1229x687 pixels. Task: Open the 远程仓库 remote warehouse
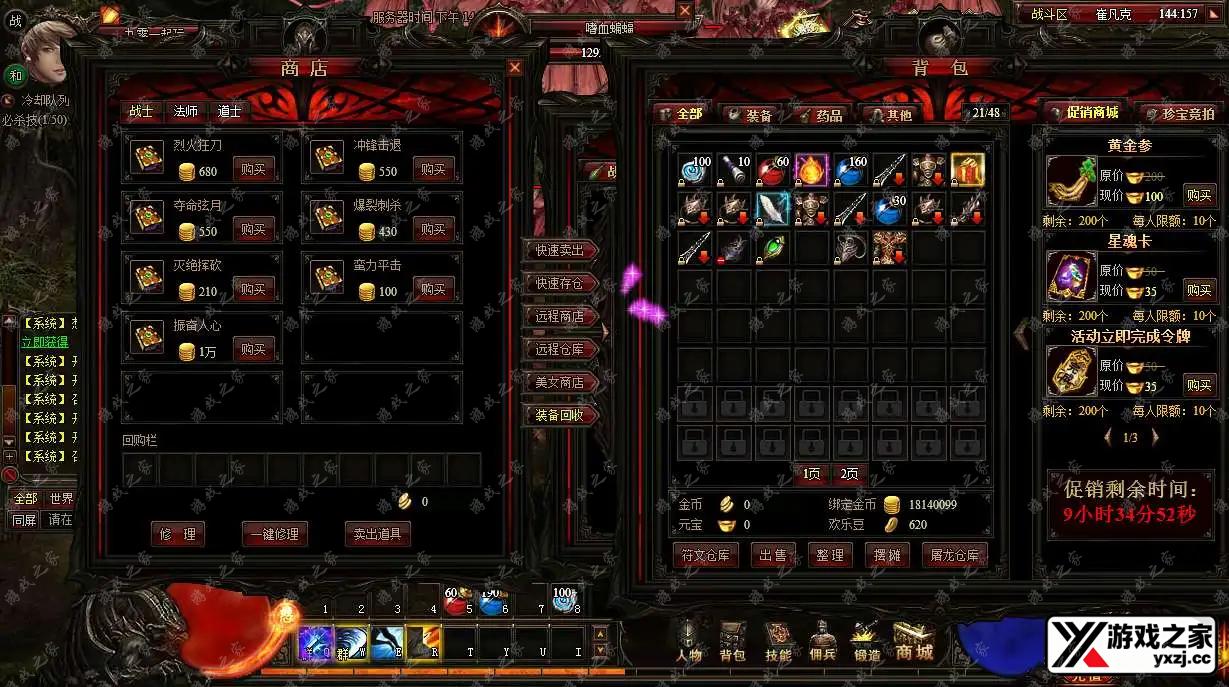[560, 349]
